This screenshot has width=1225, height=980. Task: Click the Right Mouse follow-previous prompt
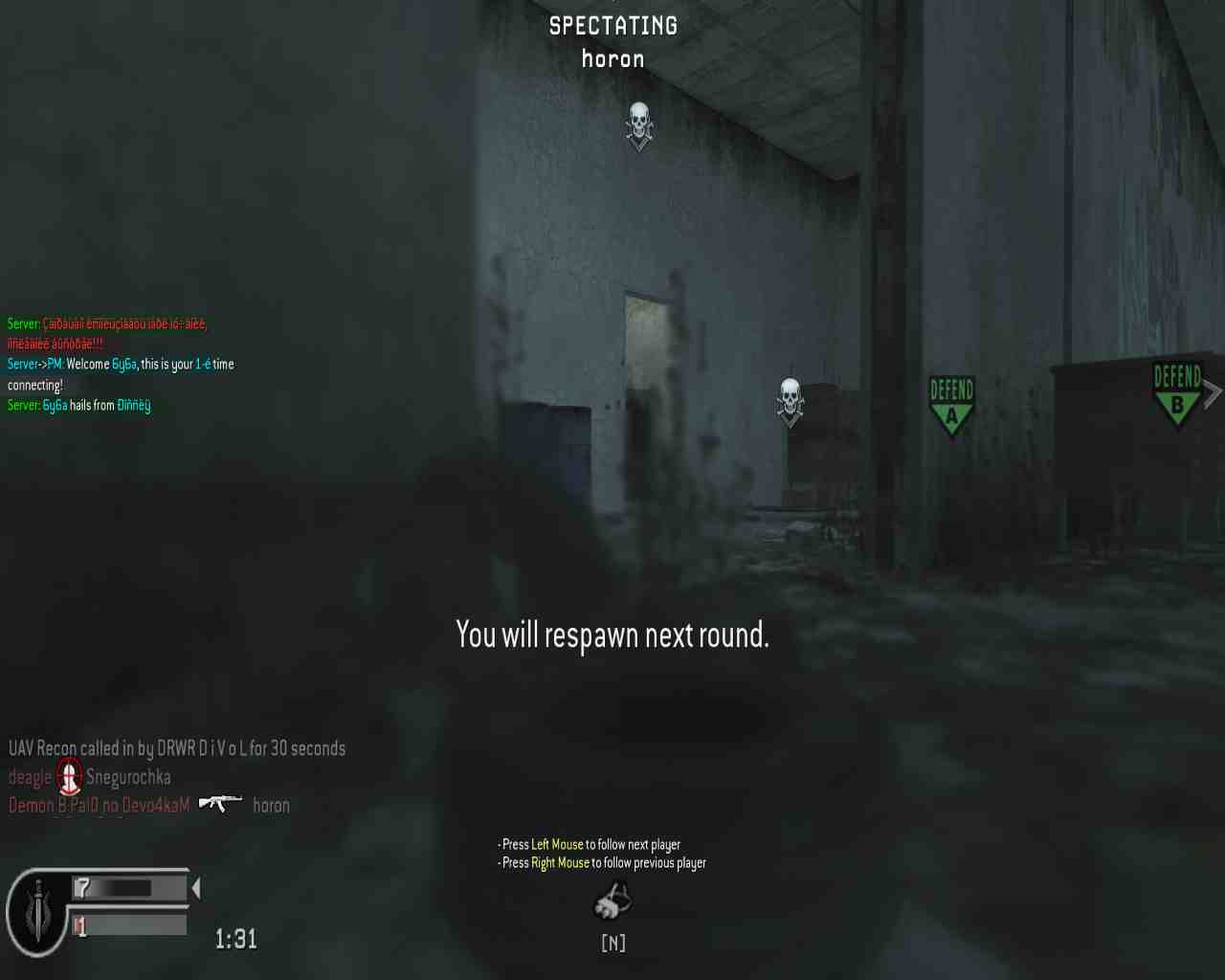[601, 862]
